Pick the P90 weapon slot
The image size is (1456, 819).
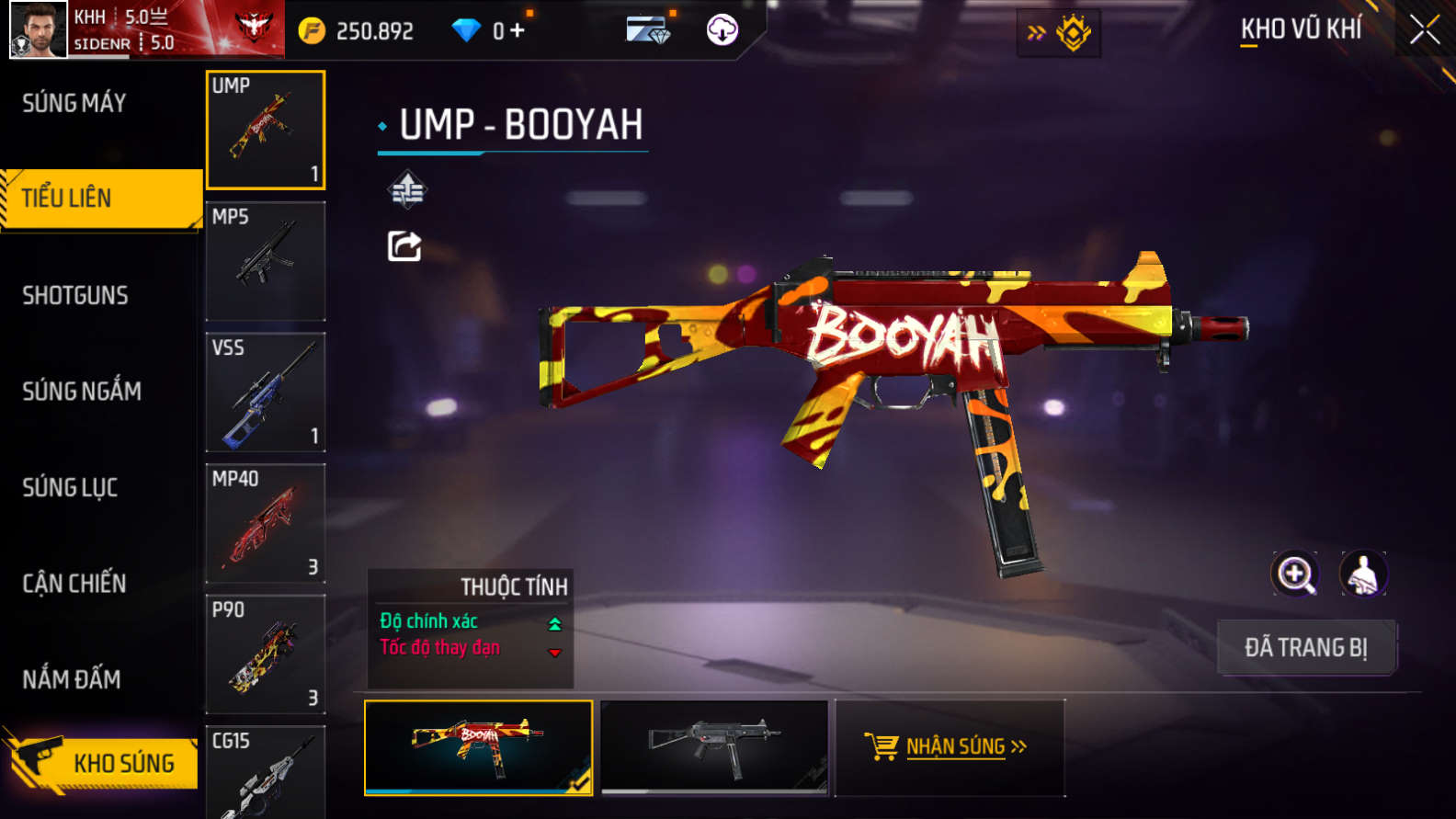coord(266,654)
